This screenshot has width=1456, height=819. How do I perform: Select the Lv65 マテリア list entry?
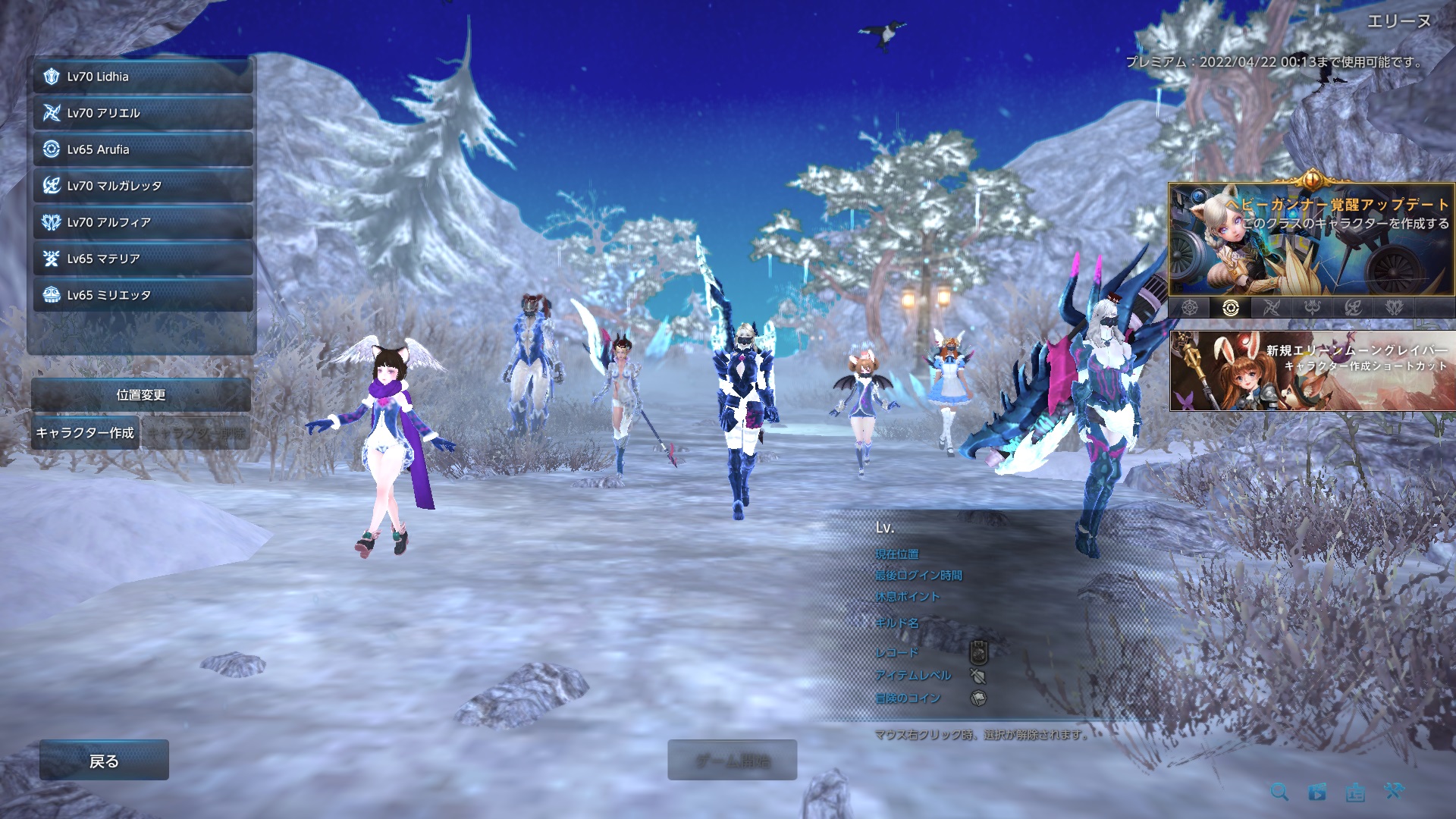tap(140, 259)
